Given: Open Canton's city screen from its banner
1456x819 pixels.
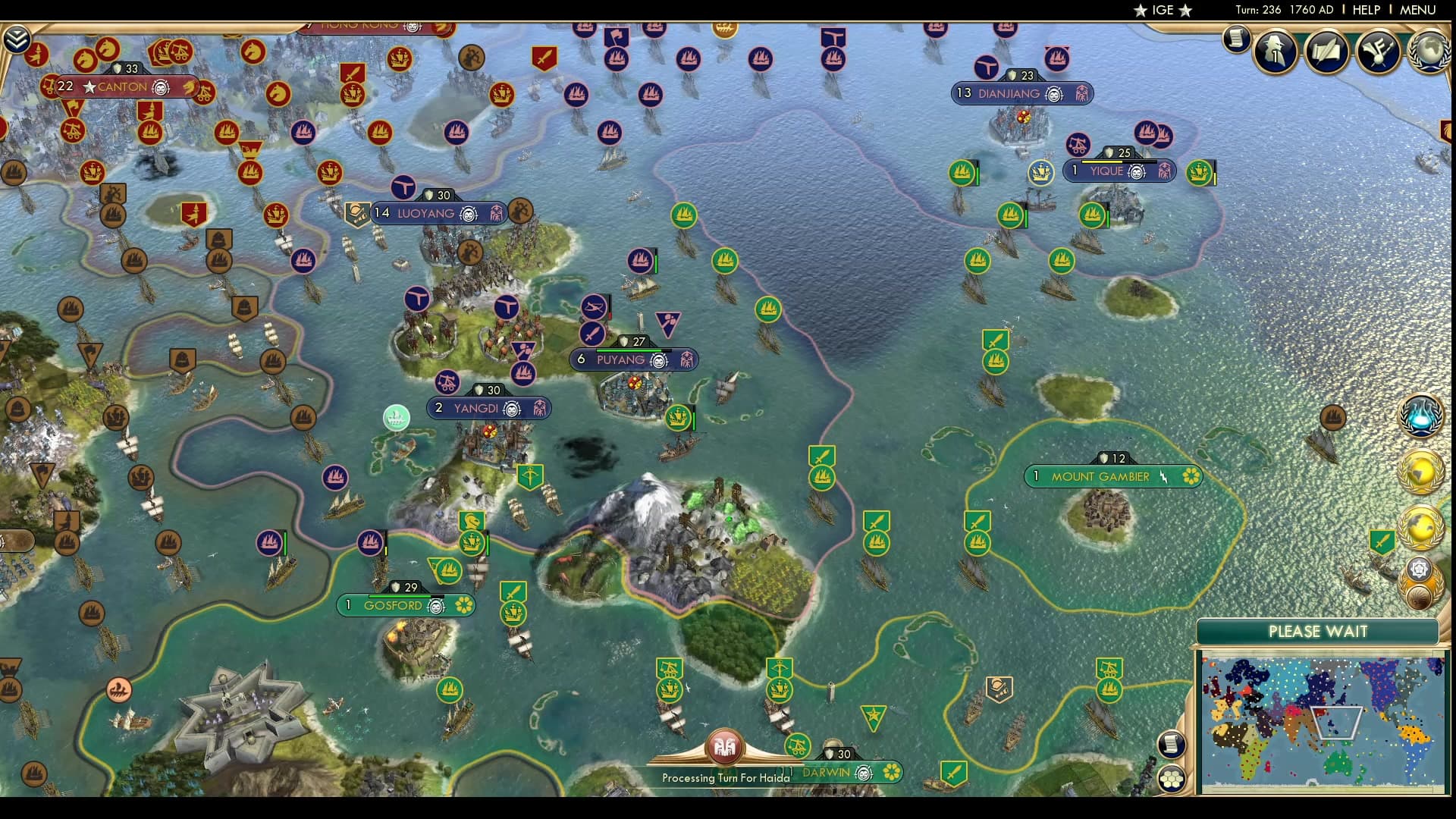Looking at the screenshot, I should point(123,87).
